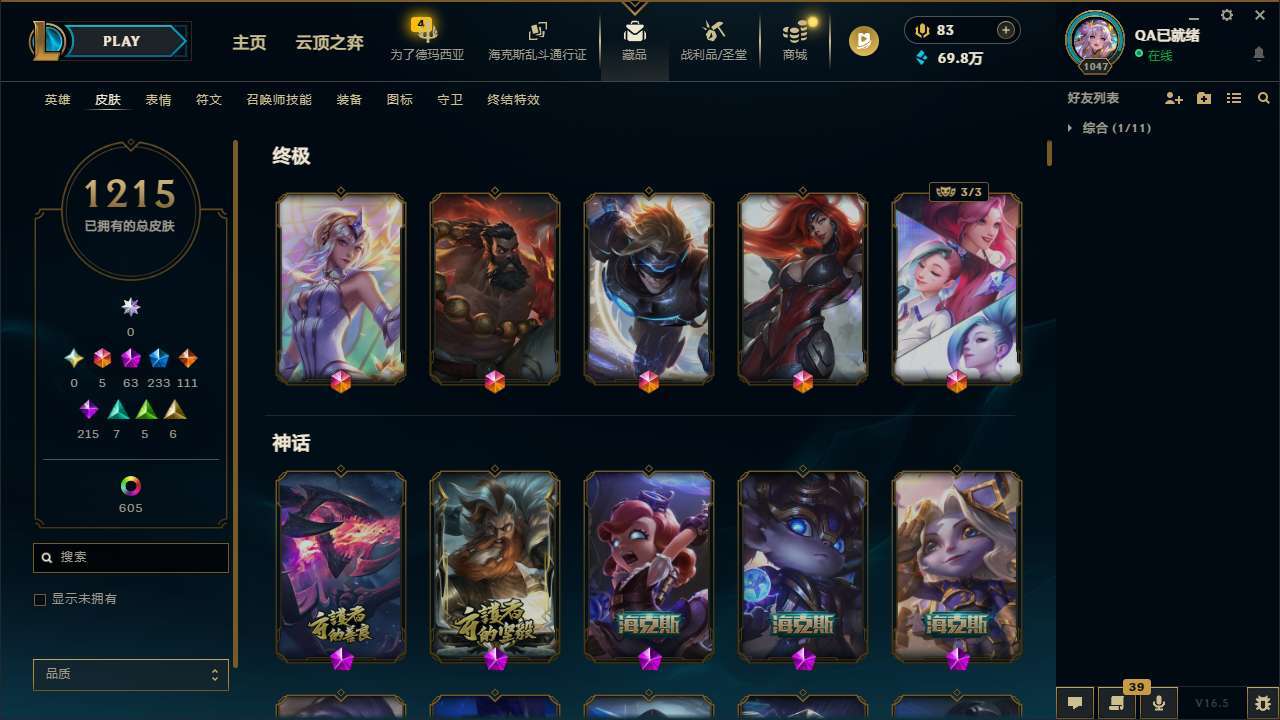Click the add friend icon
1280x720 pixels.
(x=1172, y=98)
